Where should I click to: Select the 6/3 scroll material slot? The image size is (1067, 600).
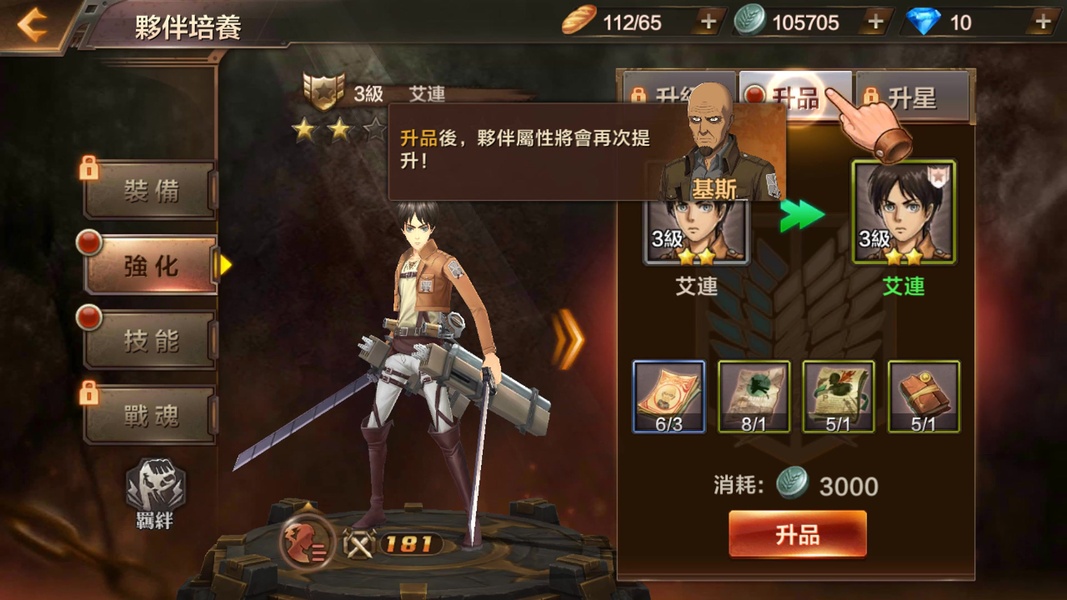click(669, 397)
